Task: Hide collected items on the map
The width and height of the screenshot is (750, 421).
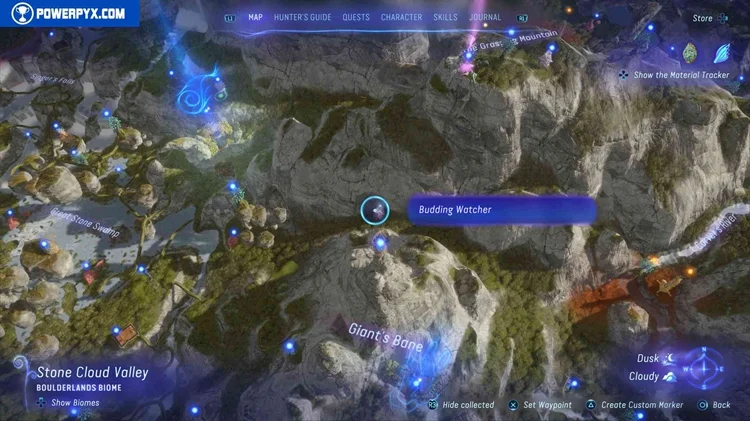Action: pos(461,405)
